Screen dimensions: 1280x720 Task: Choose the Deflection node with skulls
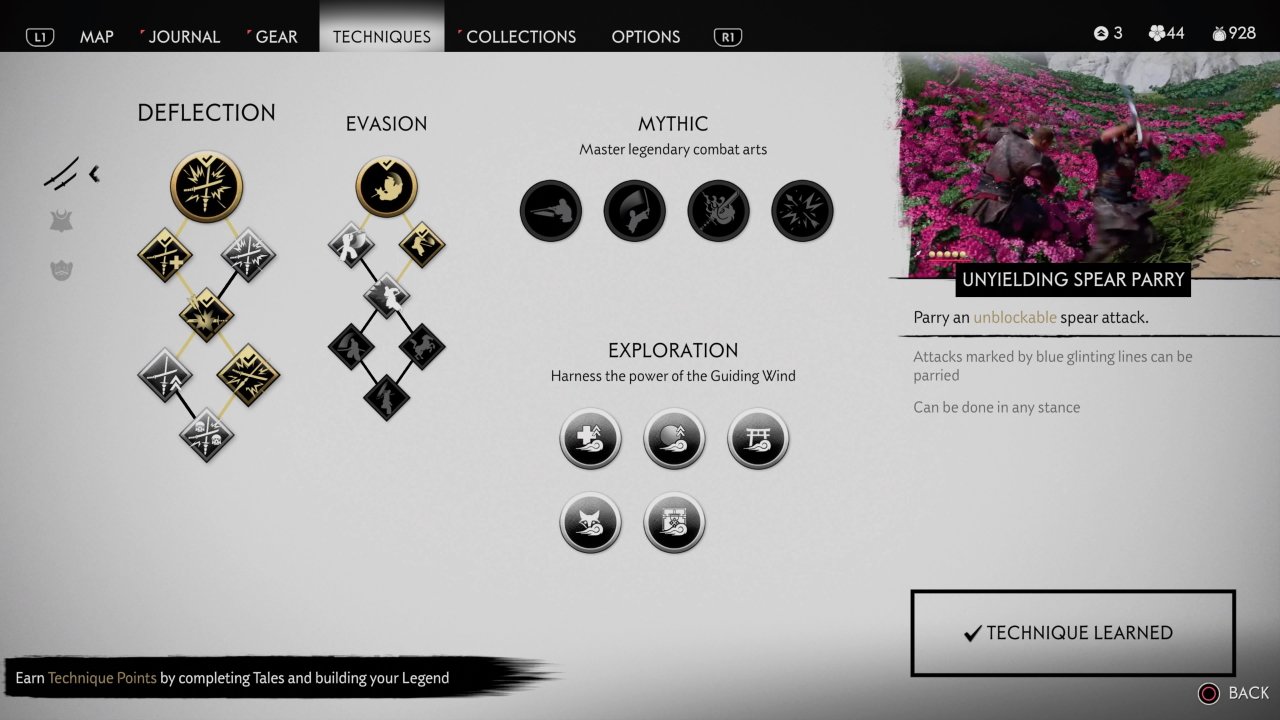(x=207, y=435)
